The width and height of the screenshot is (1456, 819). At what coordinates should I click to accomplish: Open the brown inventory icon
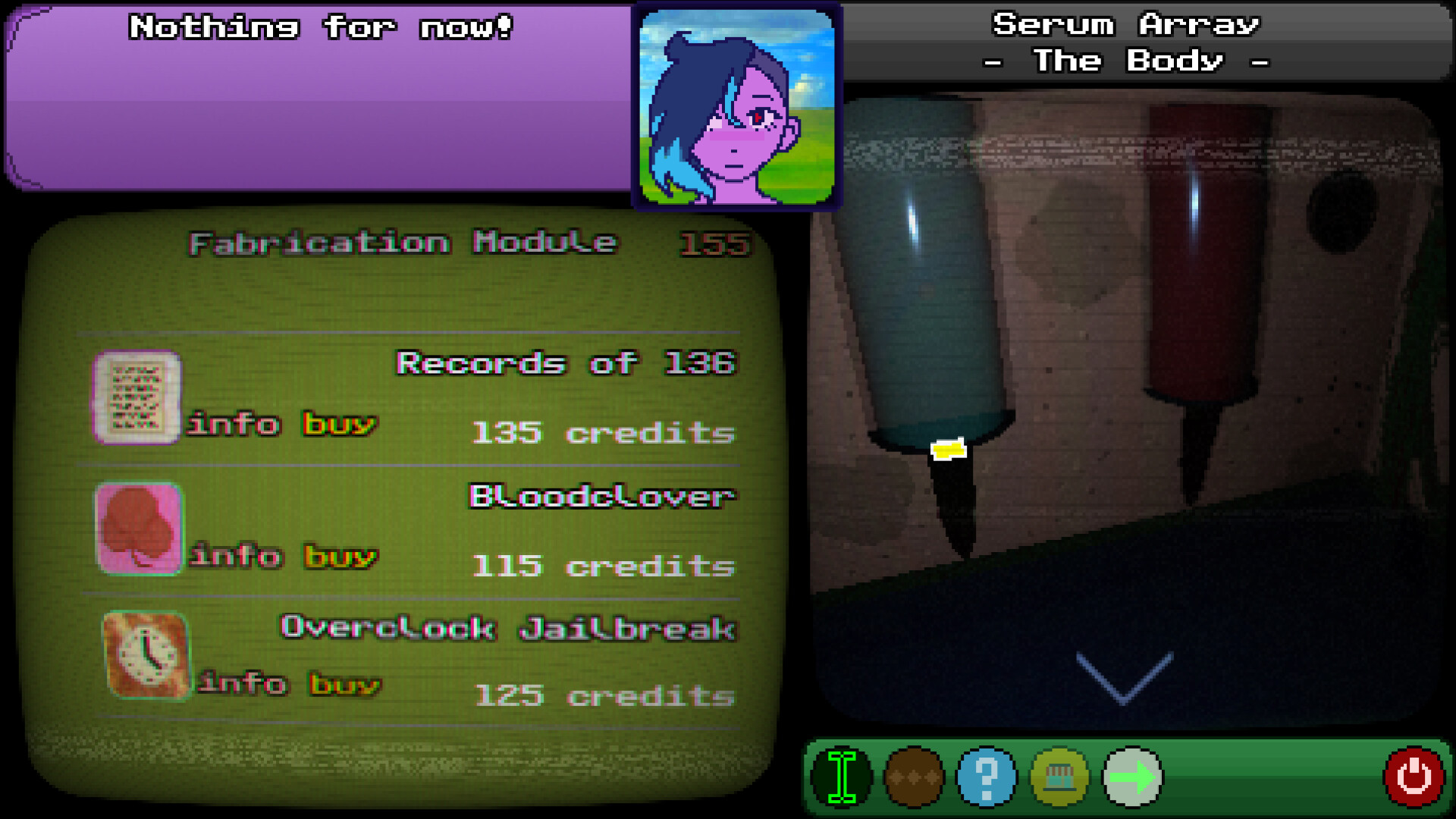(x=914, y=777)
